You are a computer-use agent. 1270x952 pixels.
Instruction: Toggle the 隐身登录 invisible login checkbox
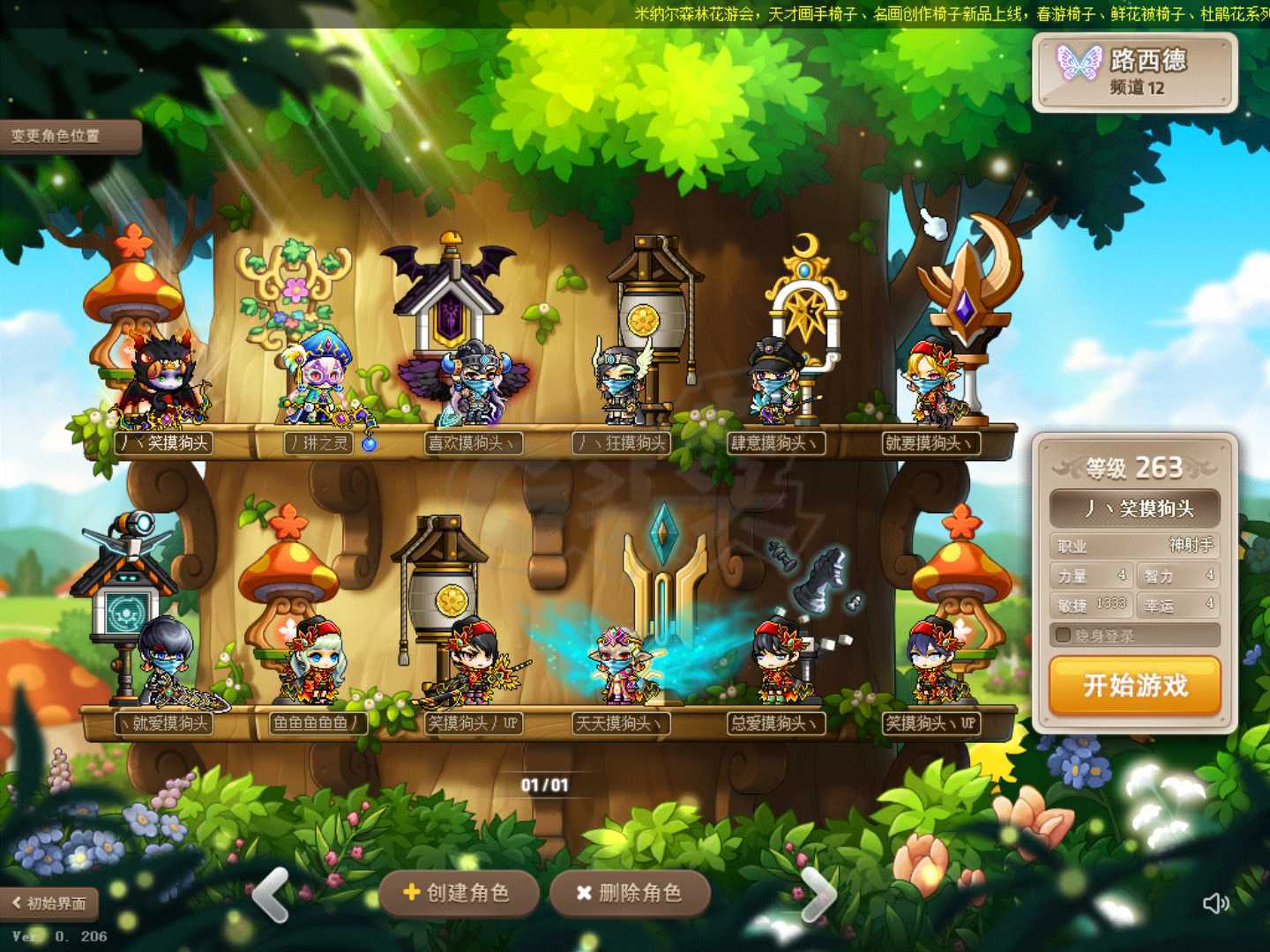1064,635
